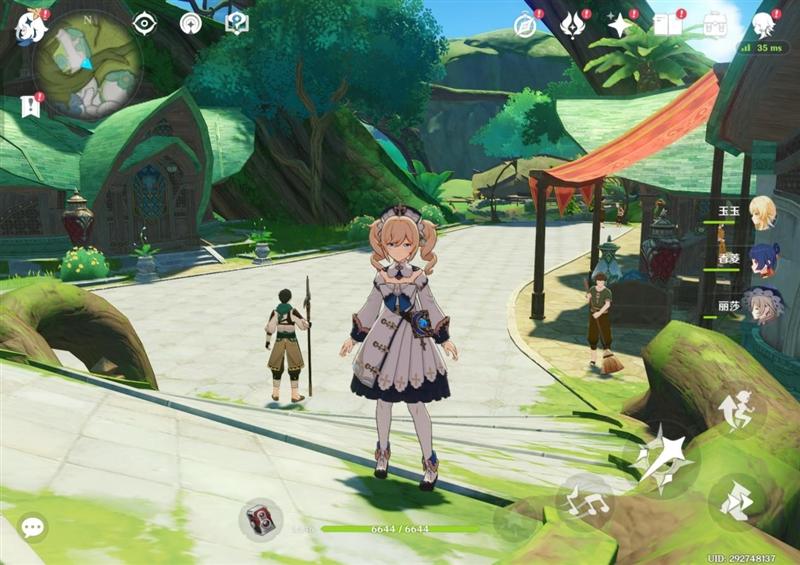Open the Adventurer Handbook book icon
The image size is (800, 565).
coord(667,25)
